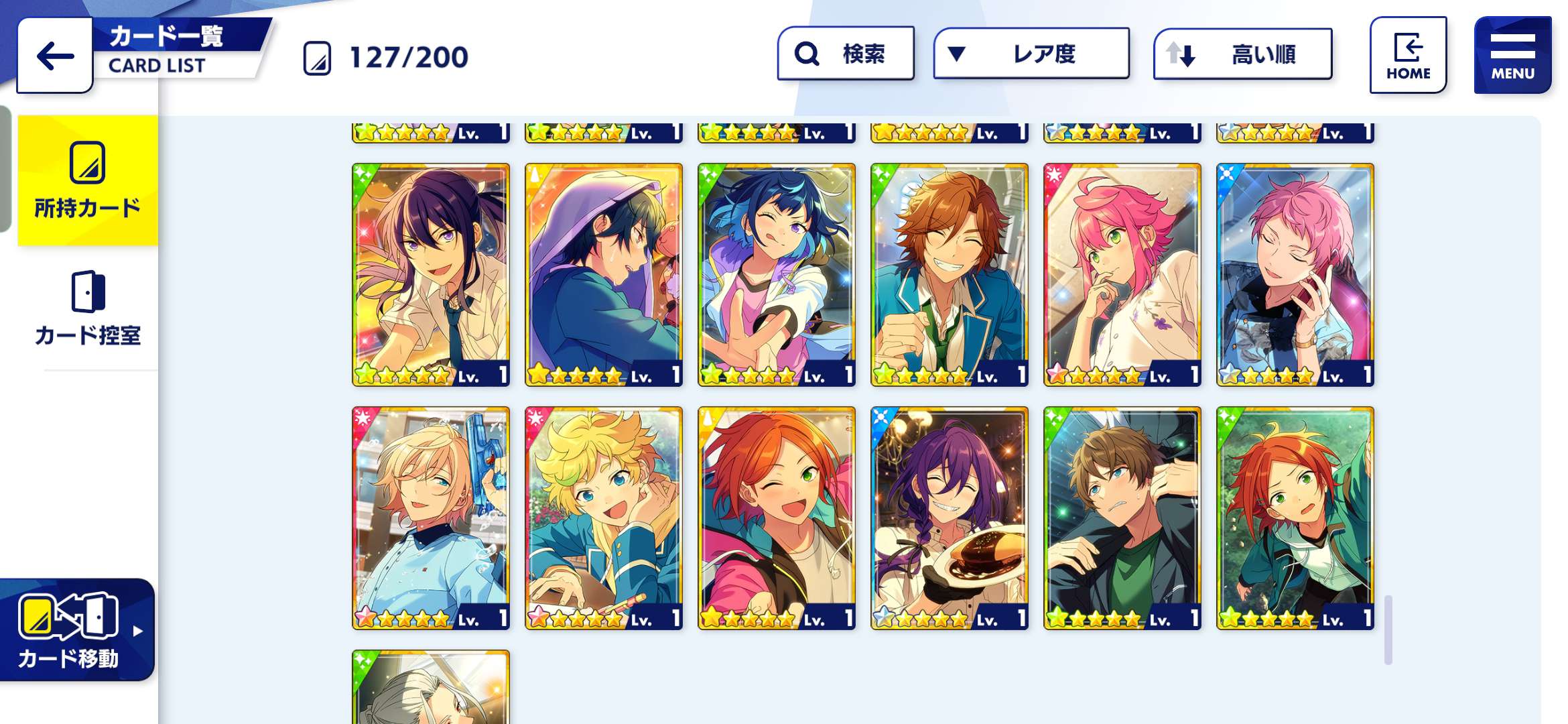This screenshot has width=1568, height=724.
Task: Choose the card with purple hooded towel
Action: [x=604, y=275]
